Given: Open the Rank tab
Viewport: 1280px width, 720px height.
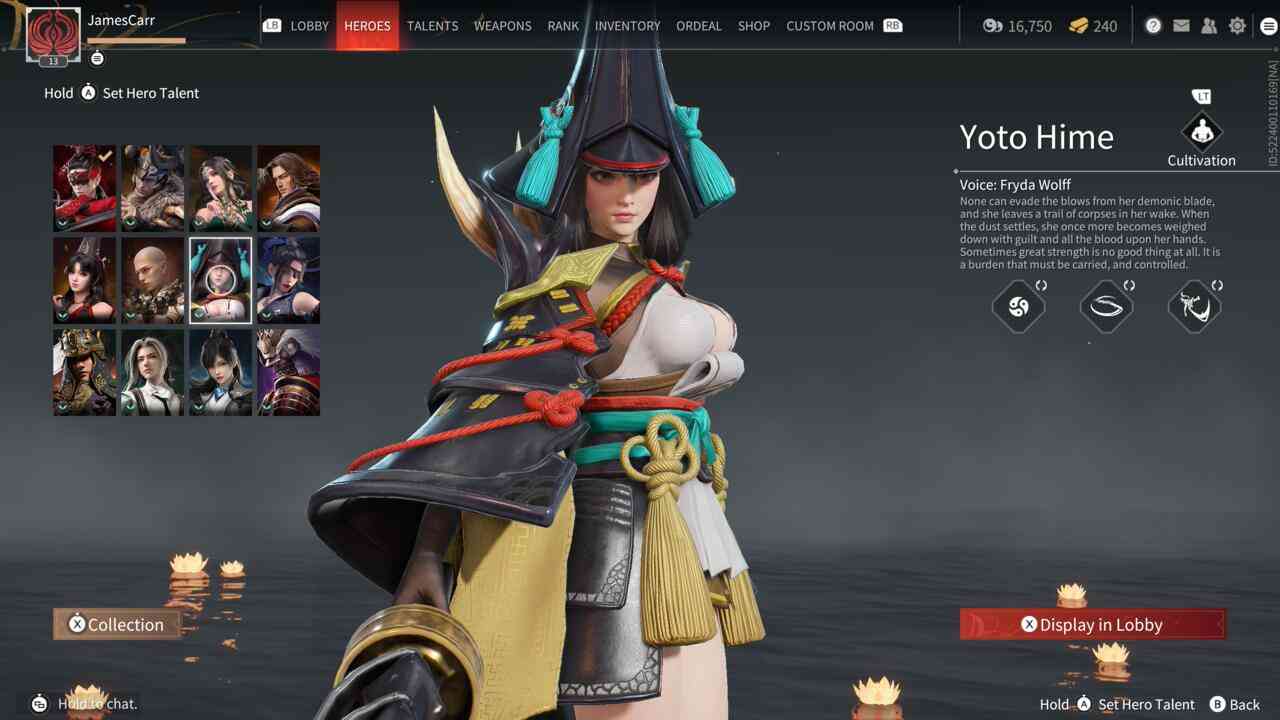Looking at the screenshot, I should click(x=563, y=26).
